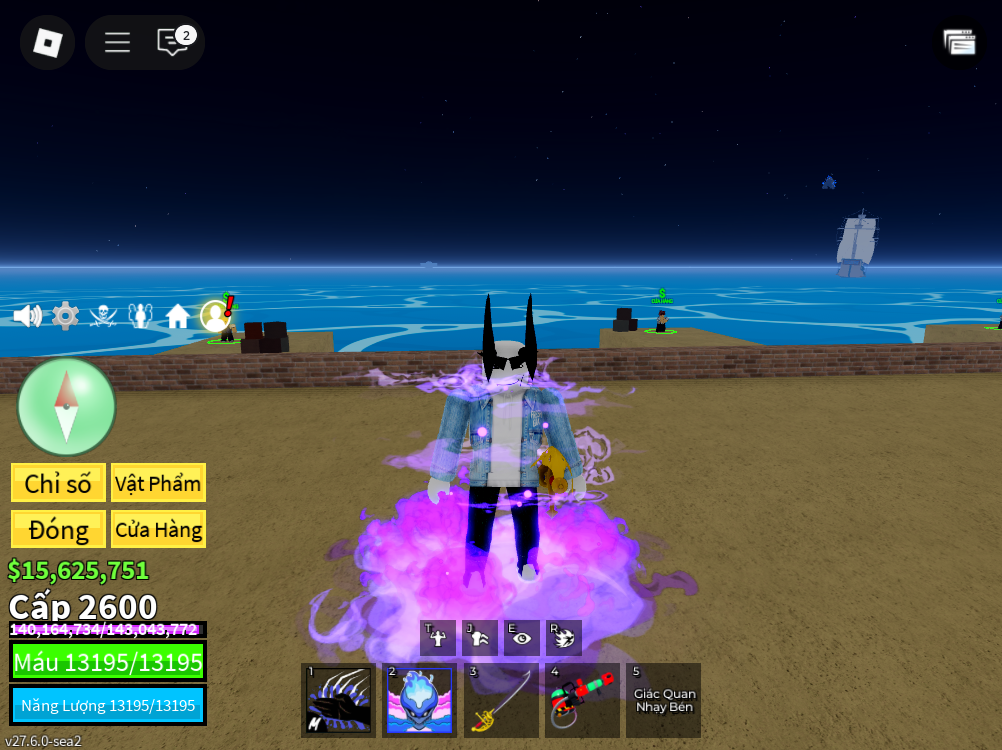1002x750 pixels.
Task: Open the gear settings icon
Action: (65, 316)
